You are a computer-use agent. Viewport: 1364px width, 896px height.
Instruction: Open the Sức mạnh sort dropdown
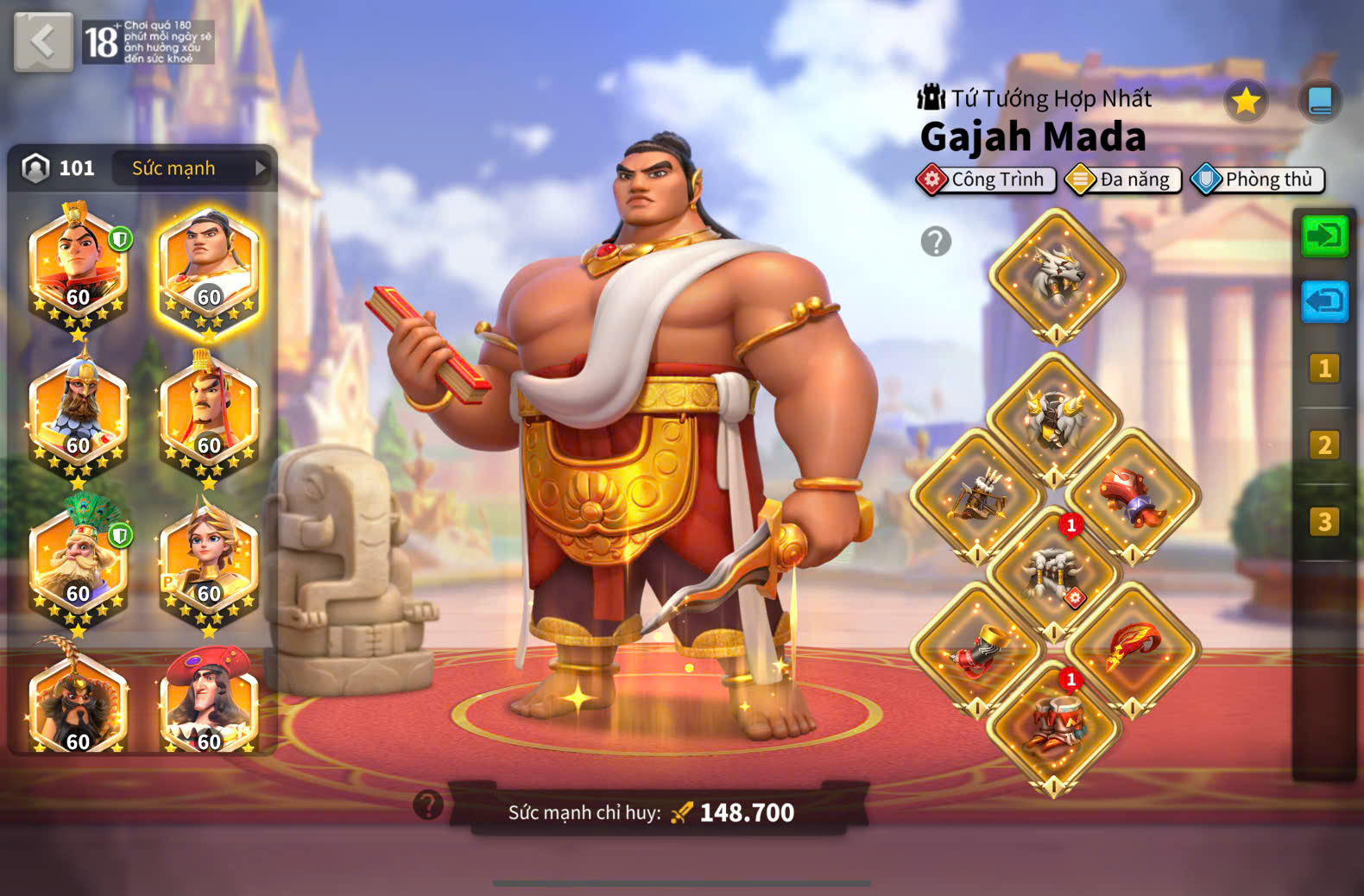(x=192, y=168)
